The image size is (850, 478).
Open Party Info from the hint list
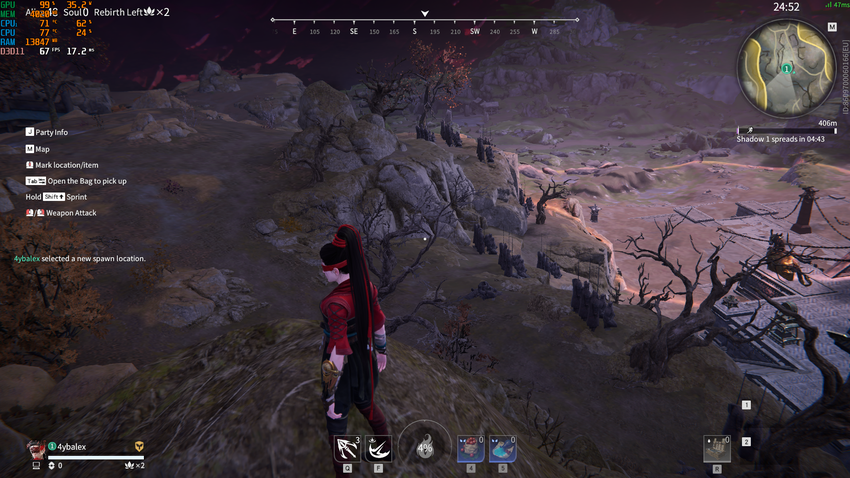(x=52, y=132)
